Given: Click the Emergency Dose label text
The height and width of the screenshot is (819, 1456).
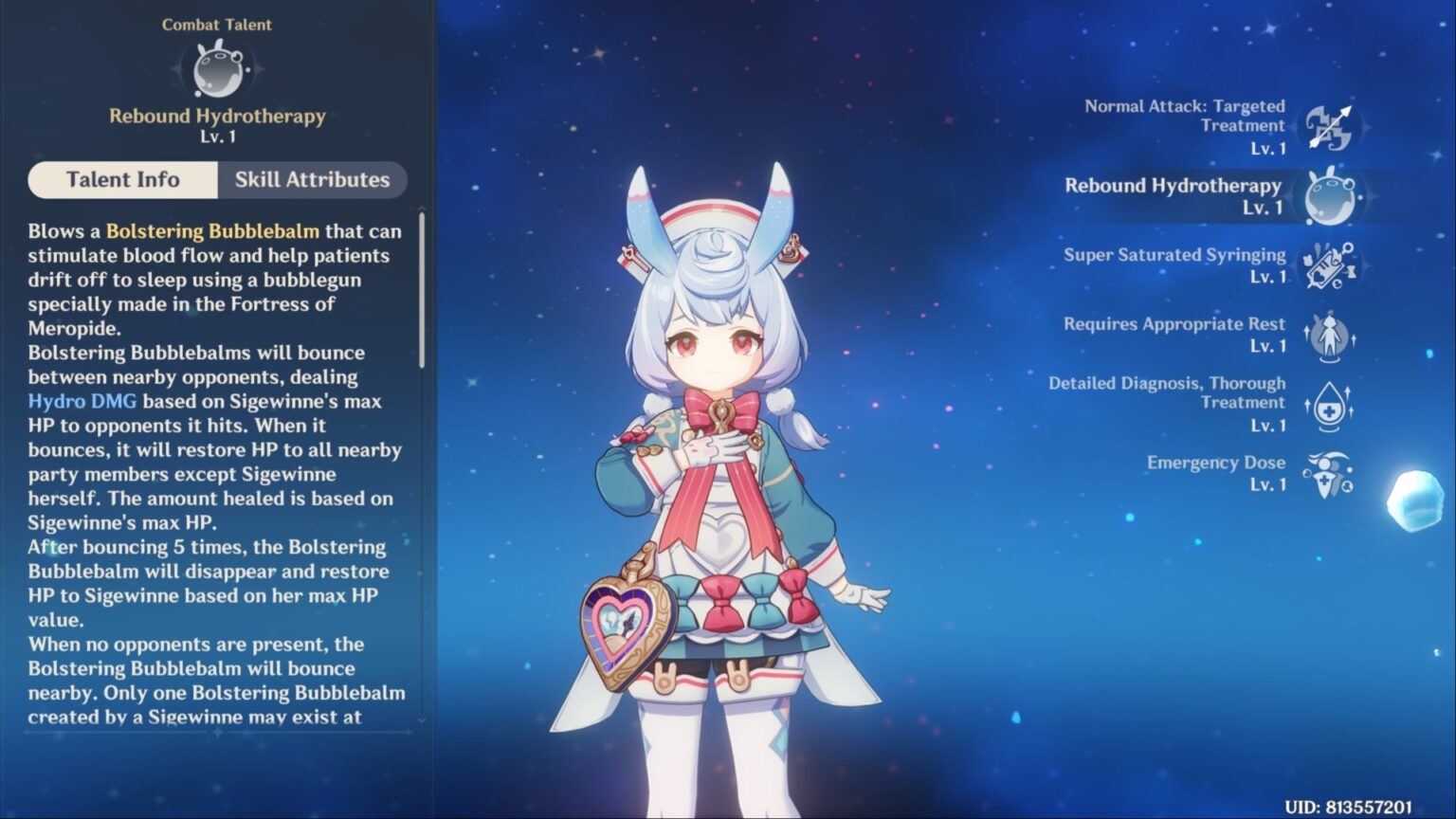Looking at the screenshot, I should click(1216, 463).
